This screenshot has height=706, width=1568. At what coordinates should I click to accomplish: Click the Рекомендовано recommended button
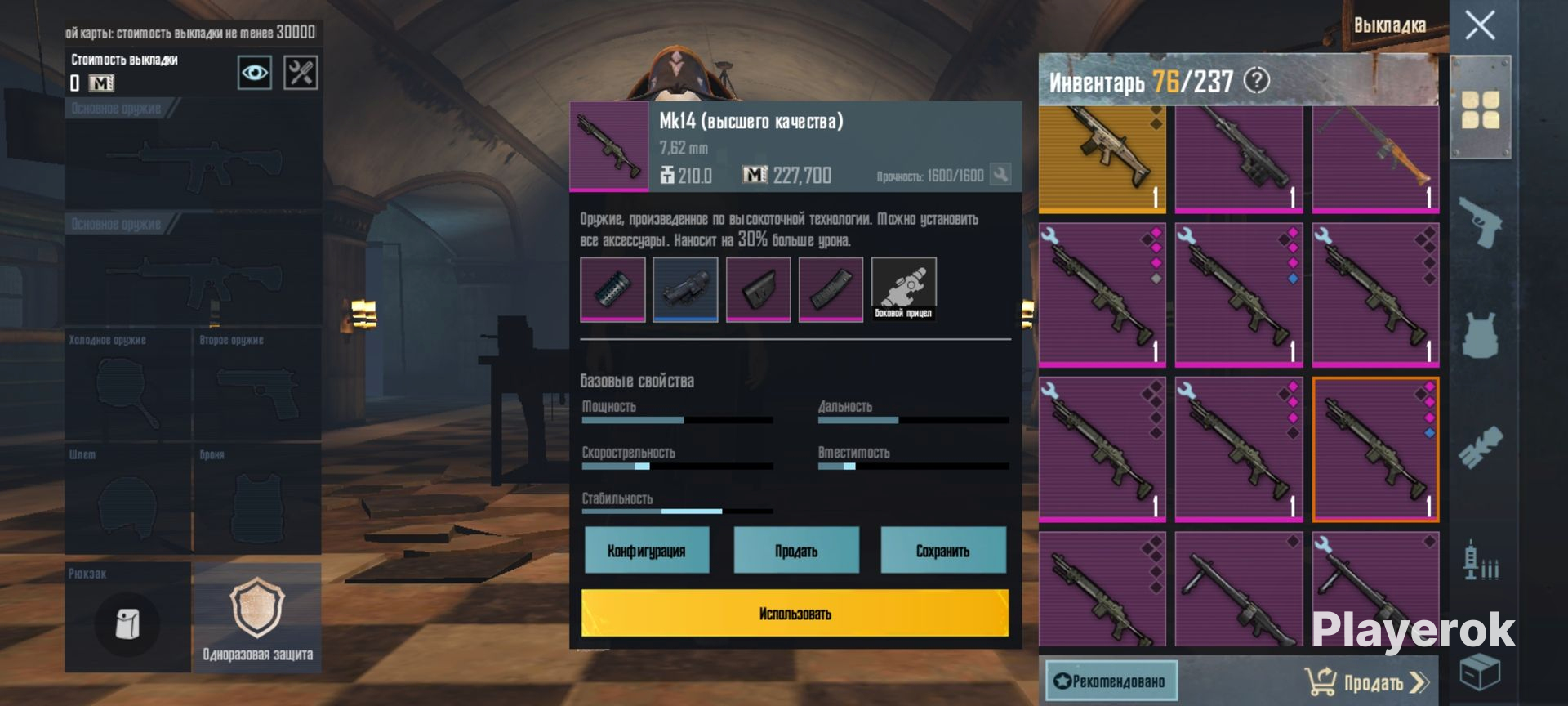click(x=1111, y=681)
